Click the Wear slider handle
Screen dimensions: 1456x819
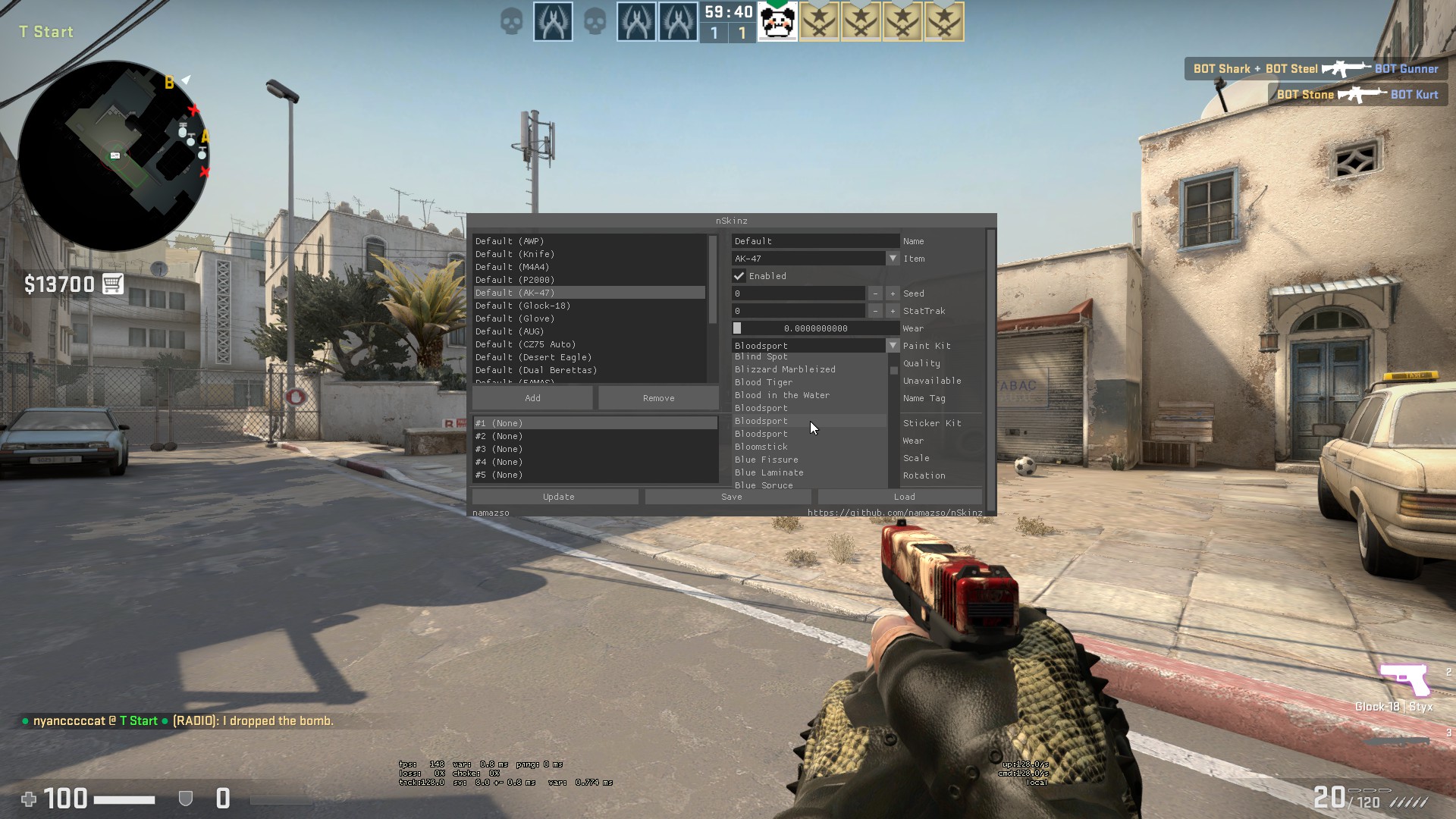click(x=737, y=328)
